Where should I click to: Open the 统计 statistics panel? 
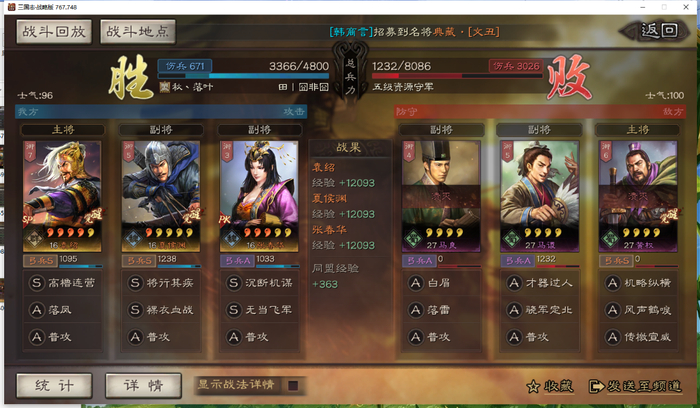(55, 385)
